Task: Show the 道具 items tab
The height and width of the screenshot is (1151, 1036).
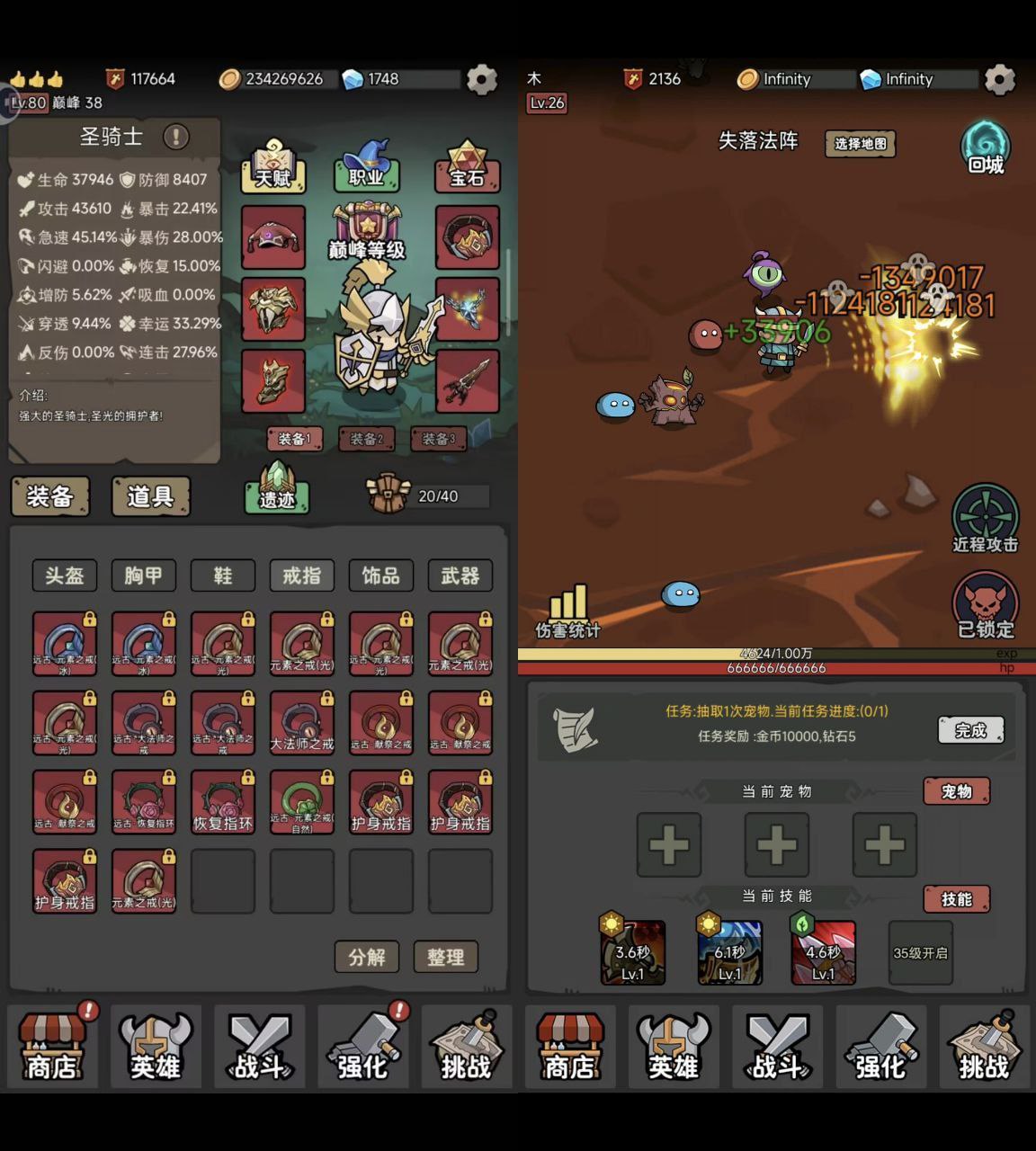Action: [150, 496]
